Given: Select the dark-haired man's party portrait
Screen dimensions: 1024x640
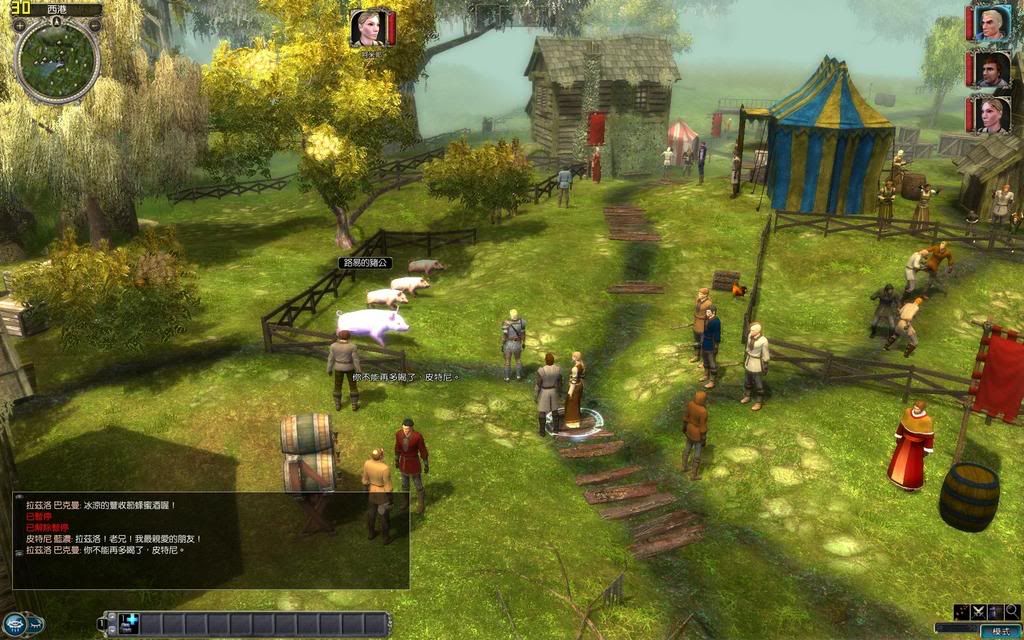Looking at the screenshot, I should [990, 69].
